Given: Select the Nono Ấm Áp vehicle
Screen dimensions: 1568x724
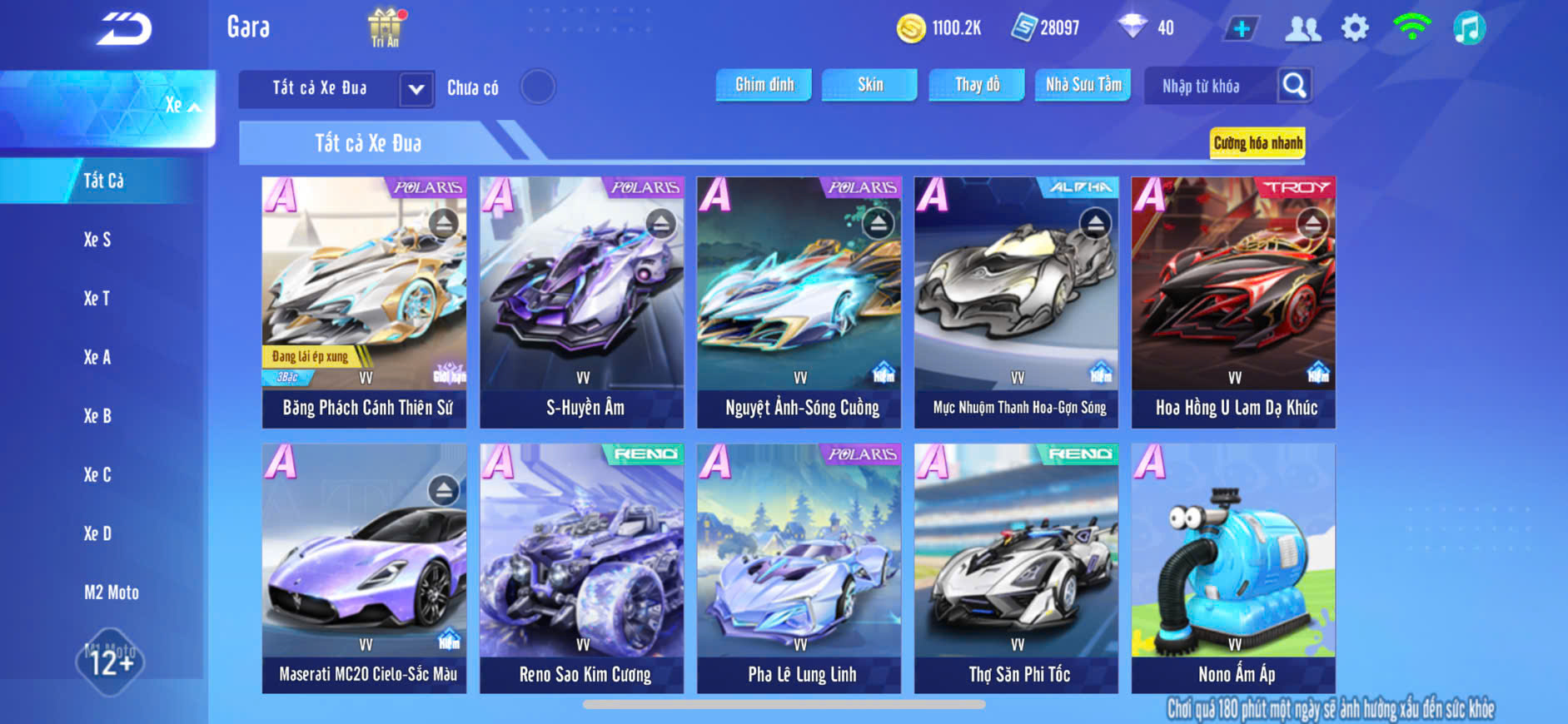Looking at the screenshot, I should (1233, 568).
